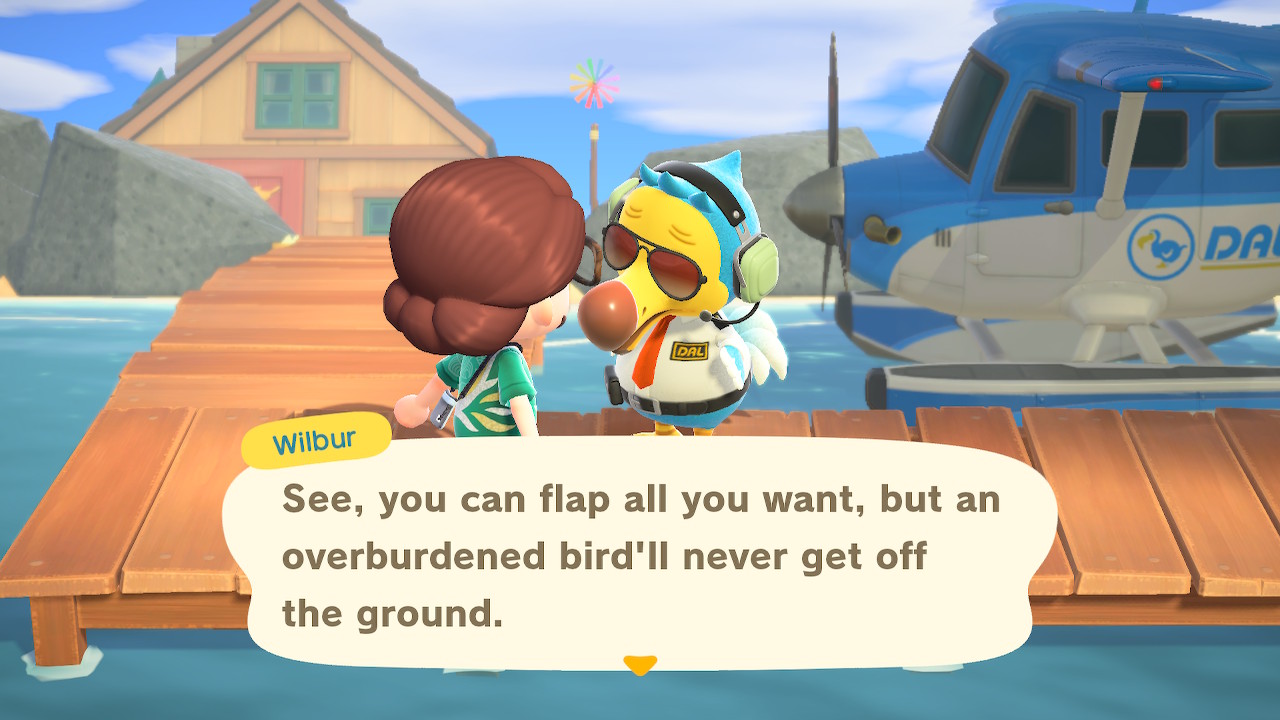Screen dimensions: 1280x720
Task: Advance dialogue with the orange continue arrow
Action: [640, 664]
